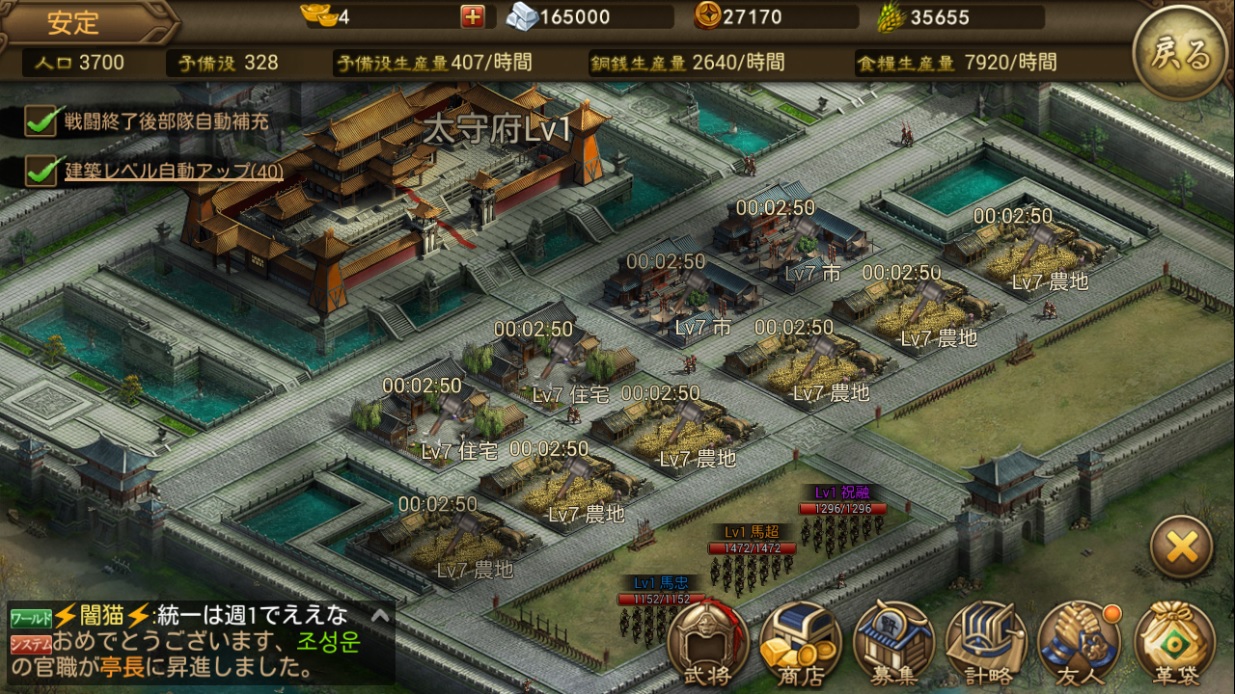
Task: Close the bottom menu with the X button
Action: [1181, 547]
